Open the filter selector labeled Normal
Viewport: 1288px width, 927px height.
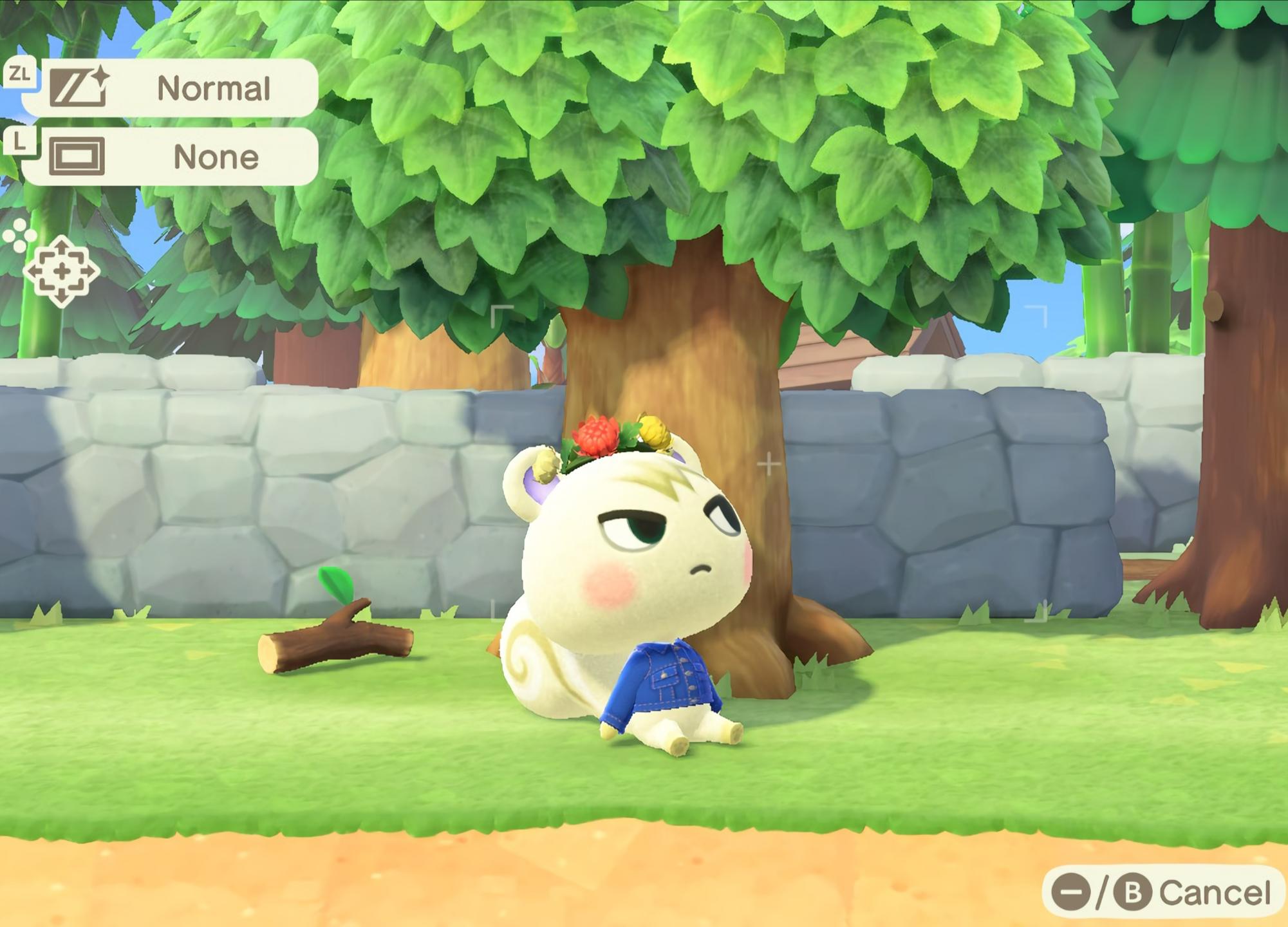pos(214,89)
